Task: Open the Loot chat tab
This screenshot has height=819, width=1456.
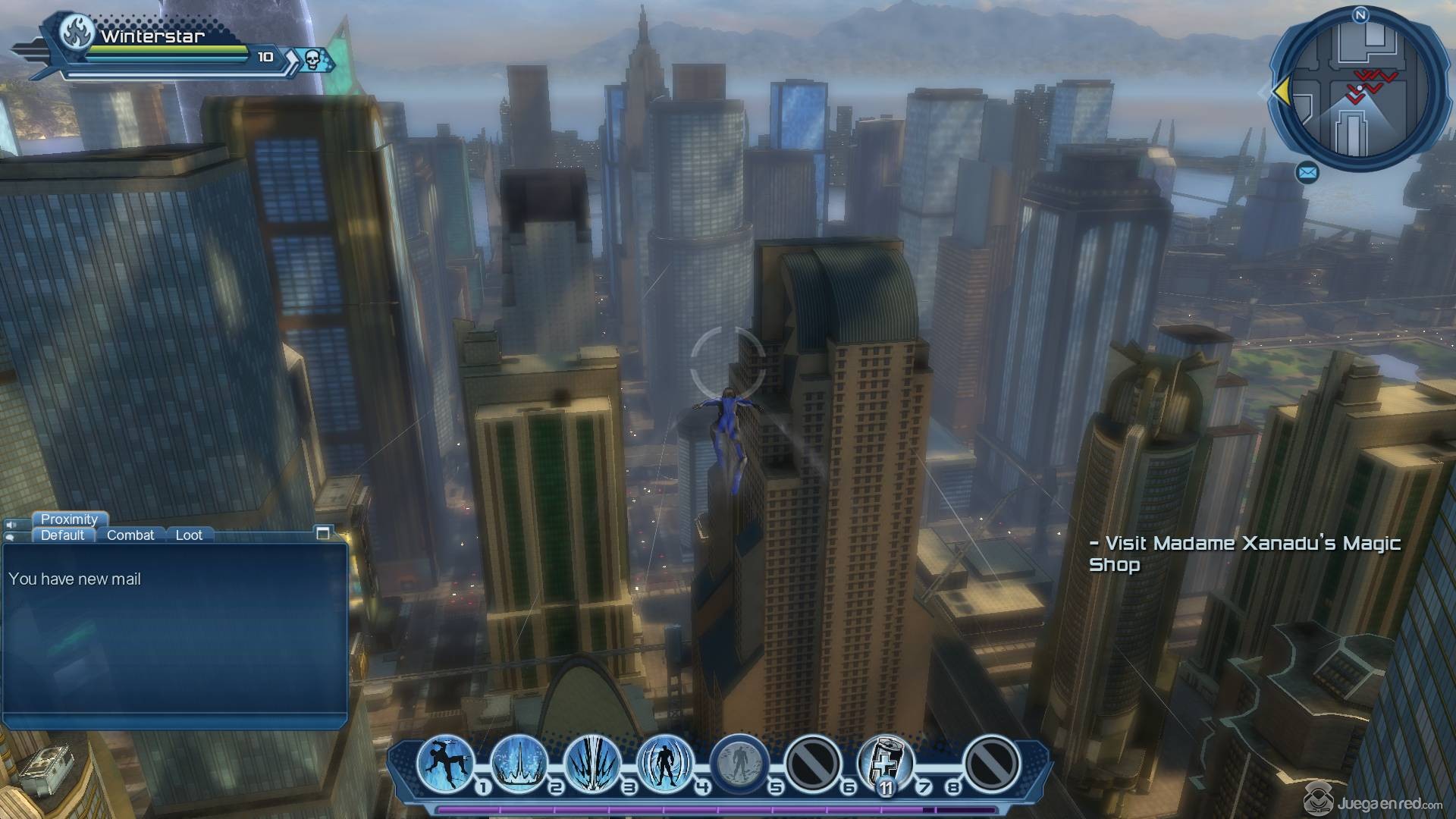Action: click(189, 535)
